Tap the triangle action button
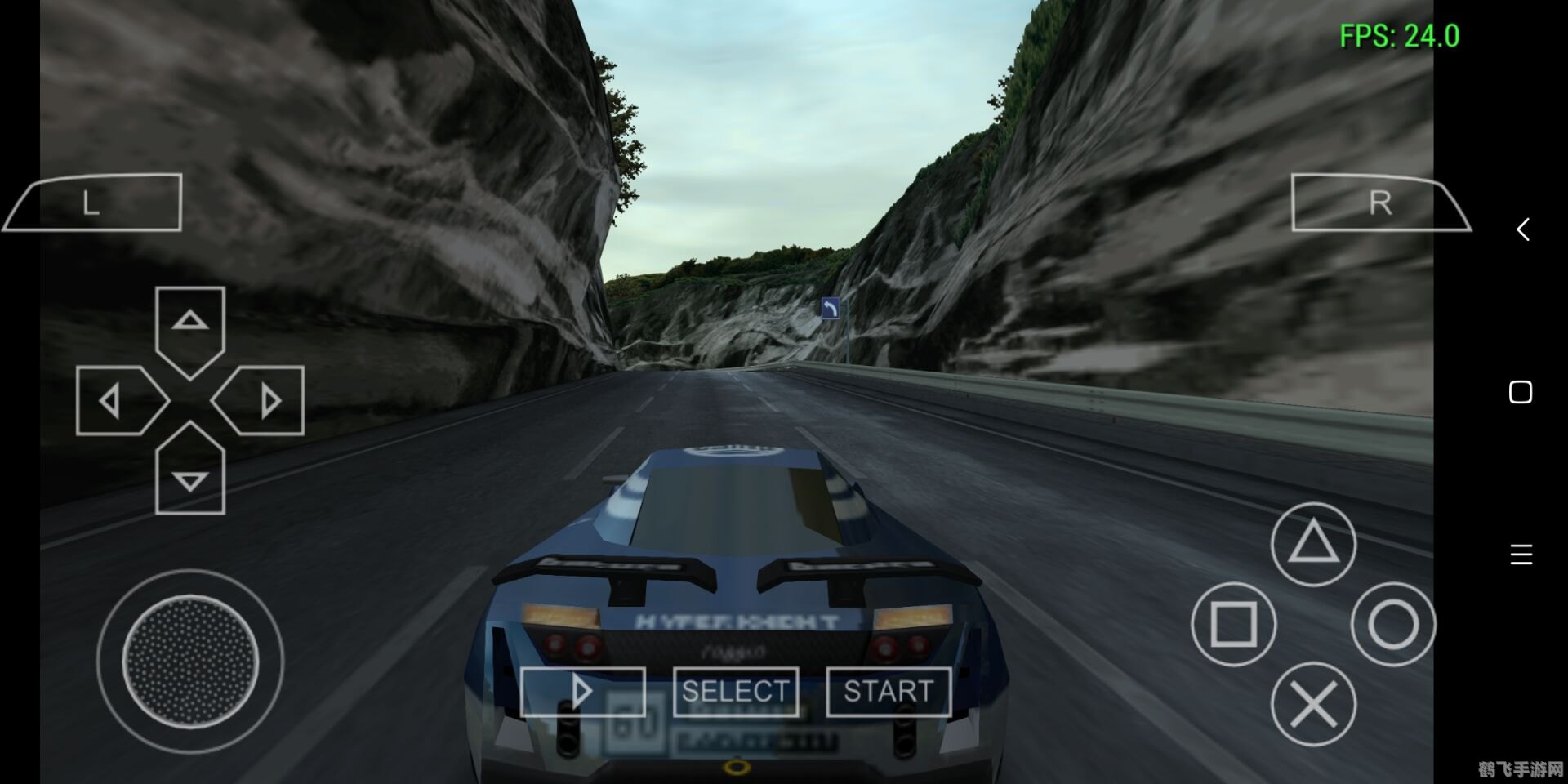Image resolution: width=1568 pixels, height=784 pixels. [1313, 544]
